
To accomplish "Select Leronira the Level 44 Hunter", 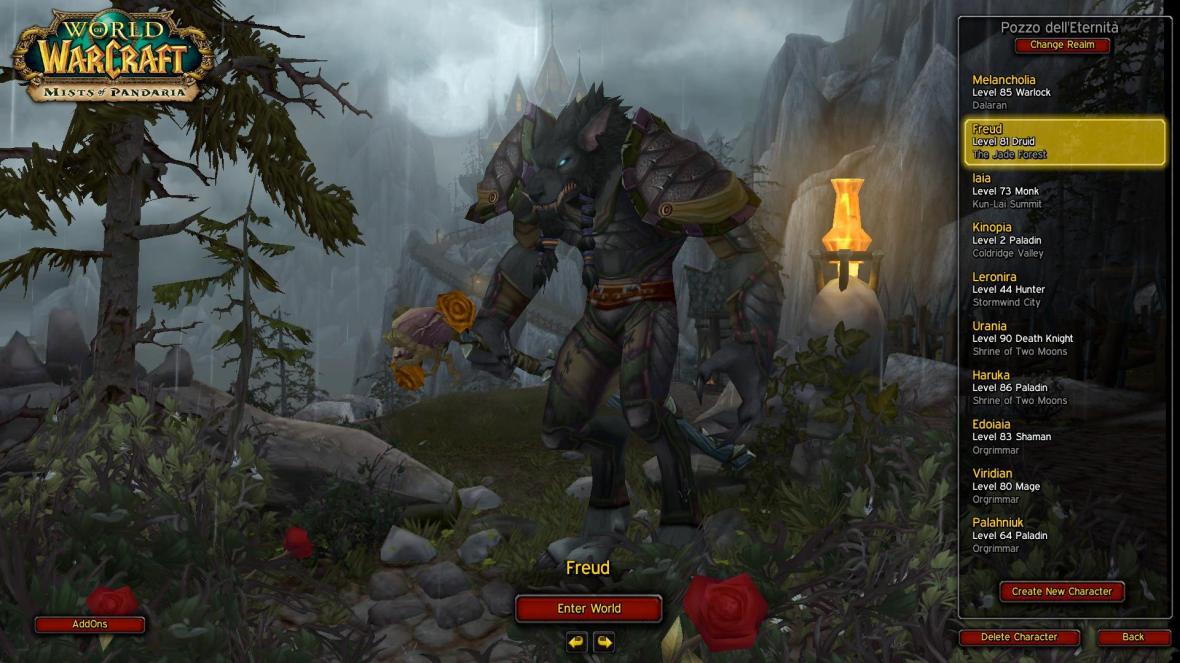I will (1064, 289).
